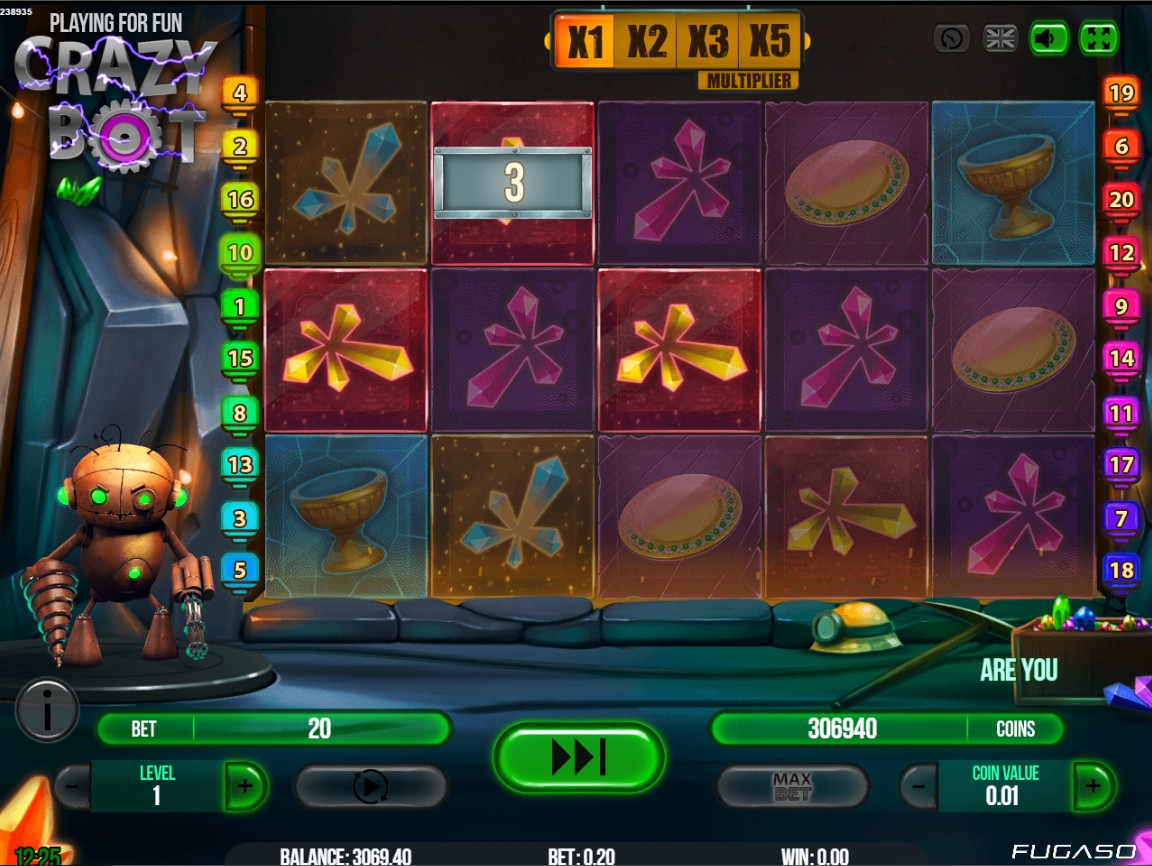Viewport: 1152px width, 866px height.
Task: Start autoplay spins
Action: pos(370,787)
